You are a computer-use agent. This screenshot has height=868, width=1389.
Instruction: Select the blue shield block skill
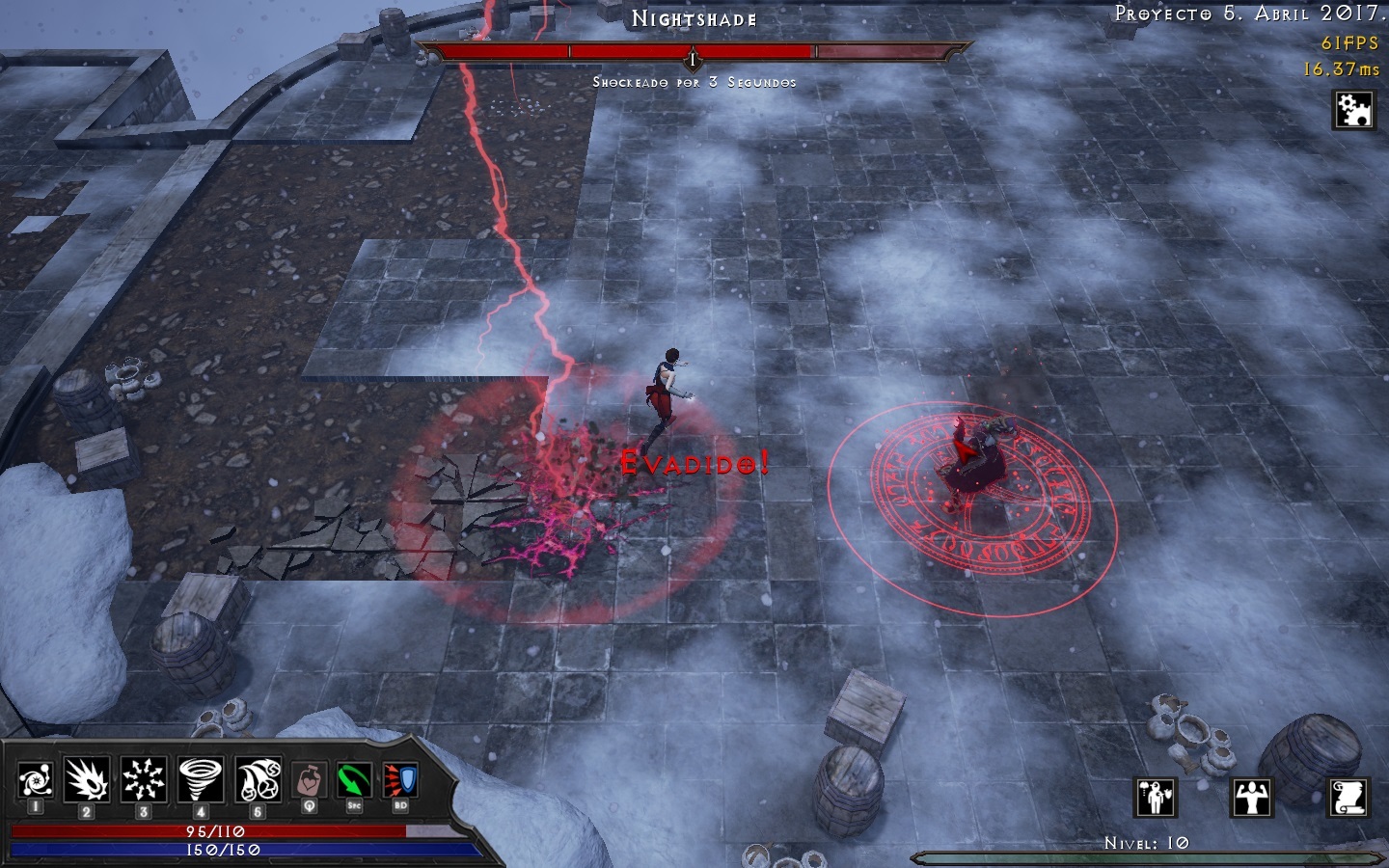(399, 779)
